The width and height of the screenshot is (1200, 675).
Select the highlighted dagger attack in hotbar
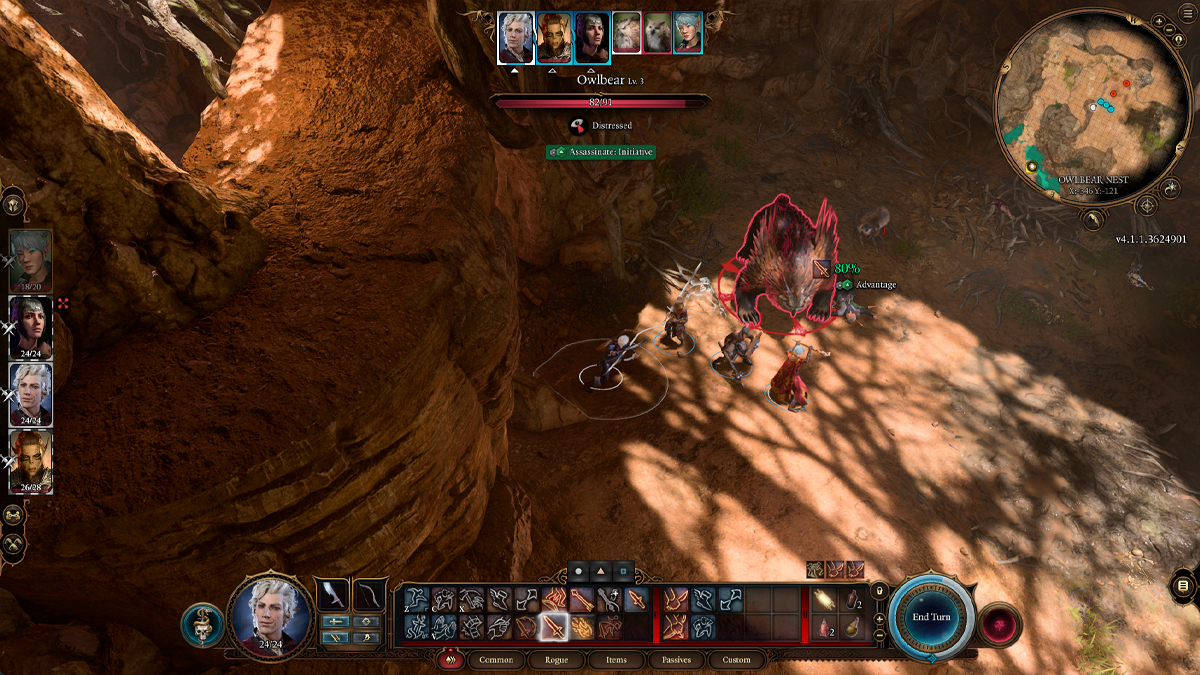pyautogui.click(x=553, y=627)
